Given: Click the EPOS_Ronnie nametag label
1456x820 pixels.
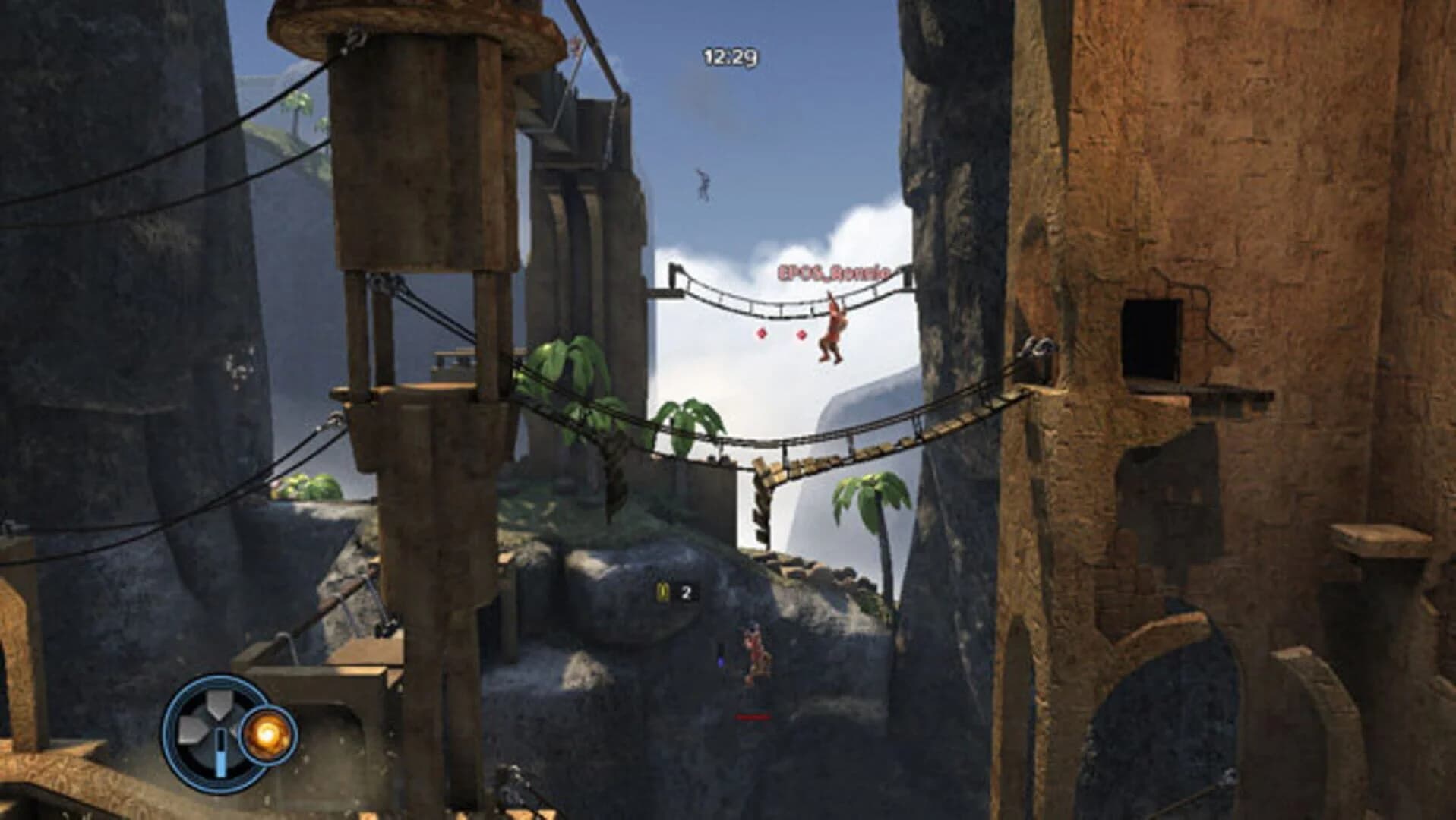Looking at the screenshot, I should click(832, 271).
